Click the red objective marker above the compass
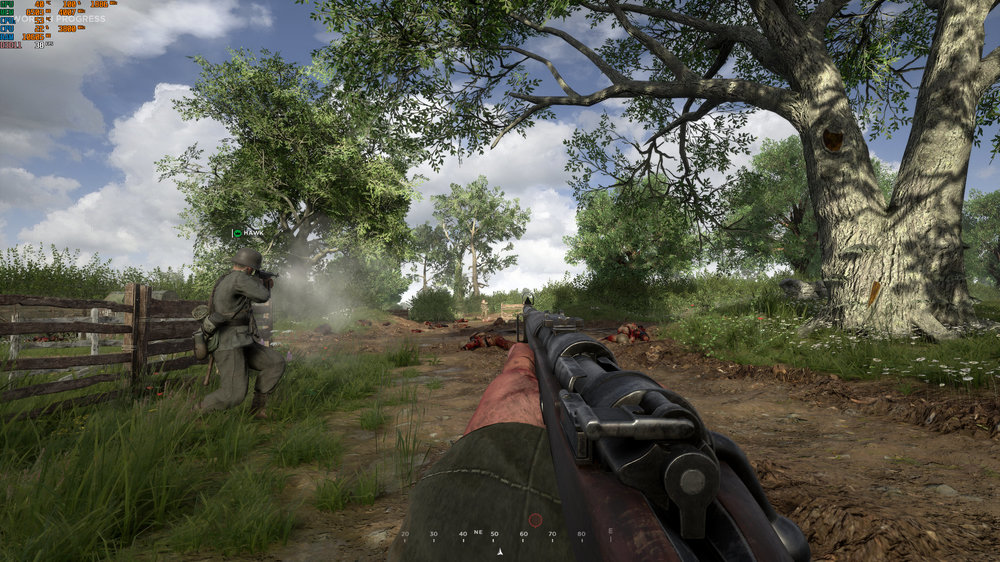Viewport: 1000px width, 562px height. coord(535,520)
